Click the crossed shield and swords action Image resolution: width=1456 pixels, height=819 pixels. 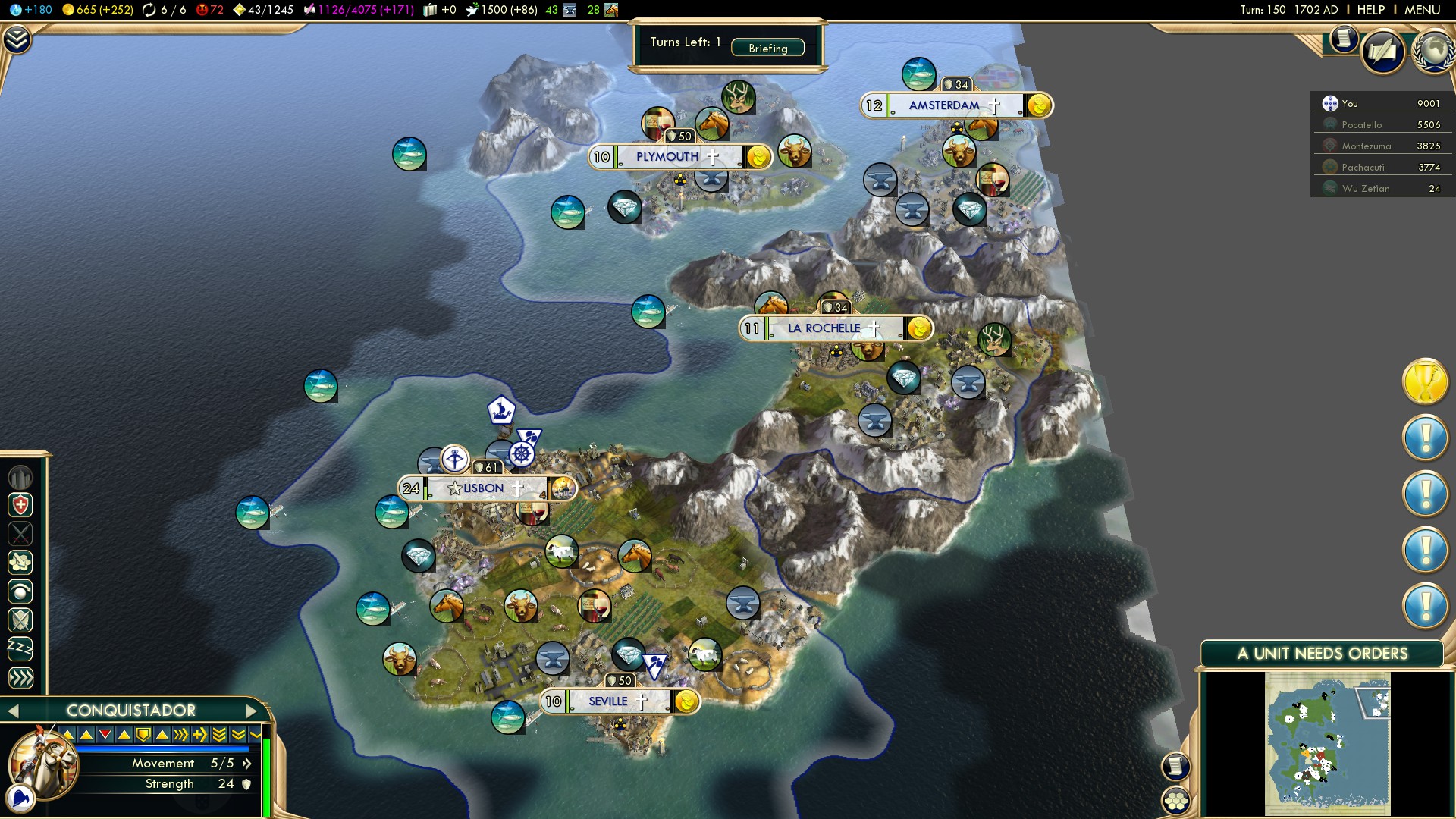click(20, 620)
